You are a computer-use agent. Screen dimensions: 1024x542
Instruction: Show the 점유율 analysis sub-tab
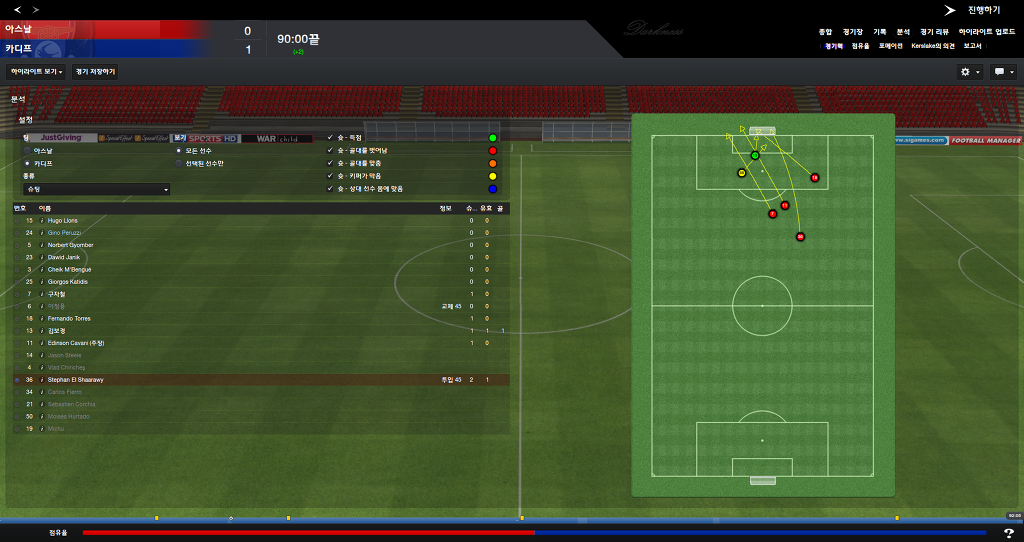click(861, 46)
